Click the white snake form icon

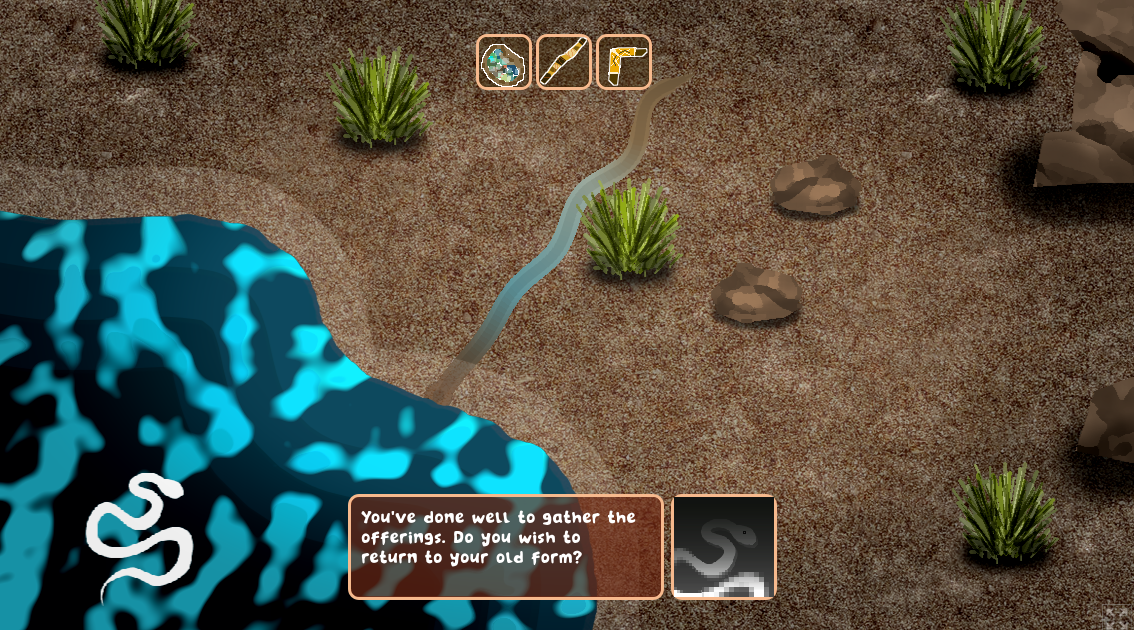pos(139,538)
